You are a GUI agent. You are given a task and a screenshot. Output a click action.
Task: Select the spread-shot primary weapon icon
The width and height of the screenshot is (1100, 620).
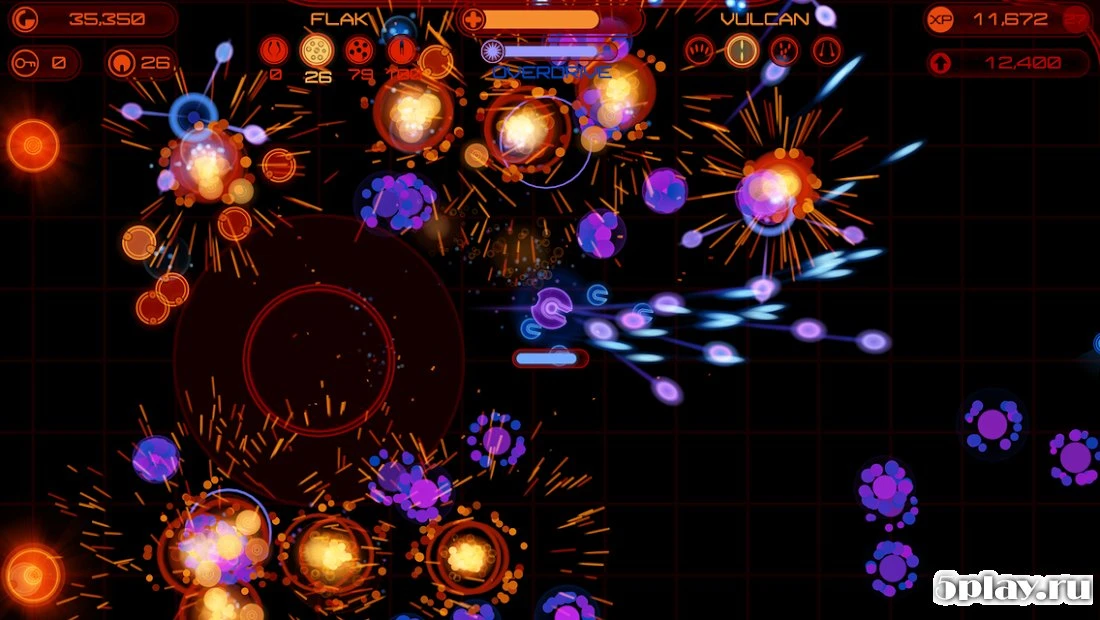point(700,50)
